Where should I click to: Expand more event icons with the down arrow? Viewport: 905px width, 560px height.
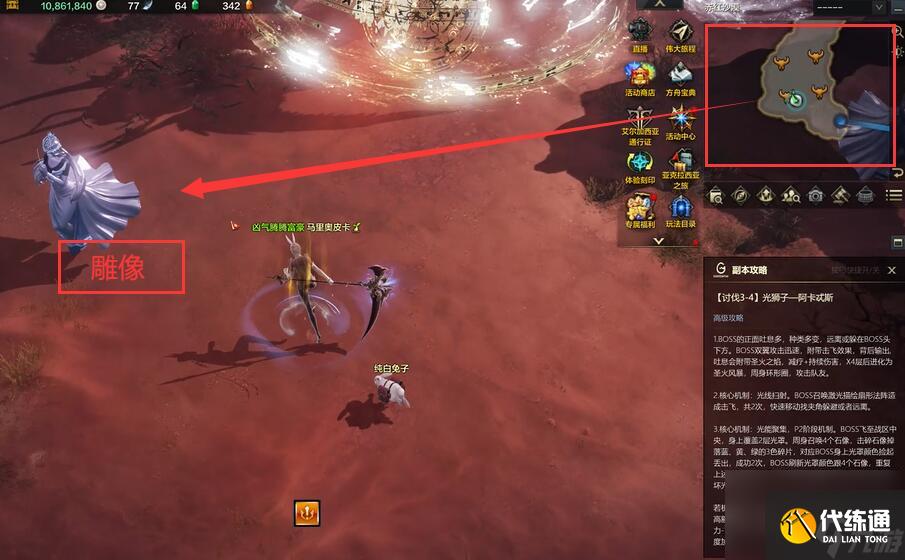658,241
